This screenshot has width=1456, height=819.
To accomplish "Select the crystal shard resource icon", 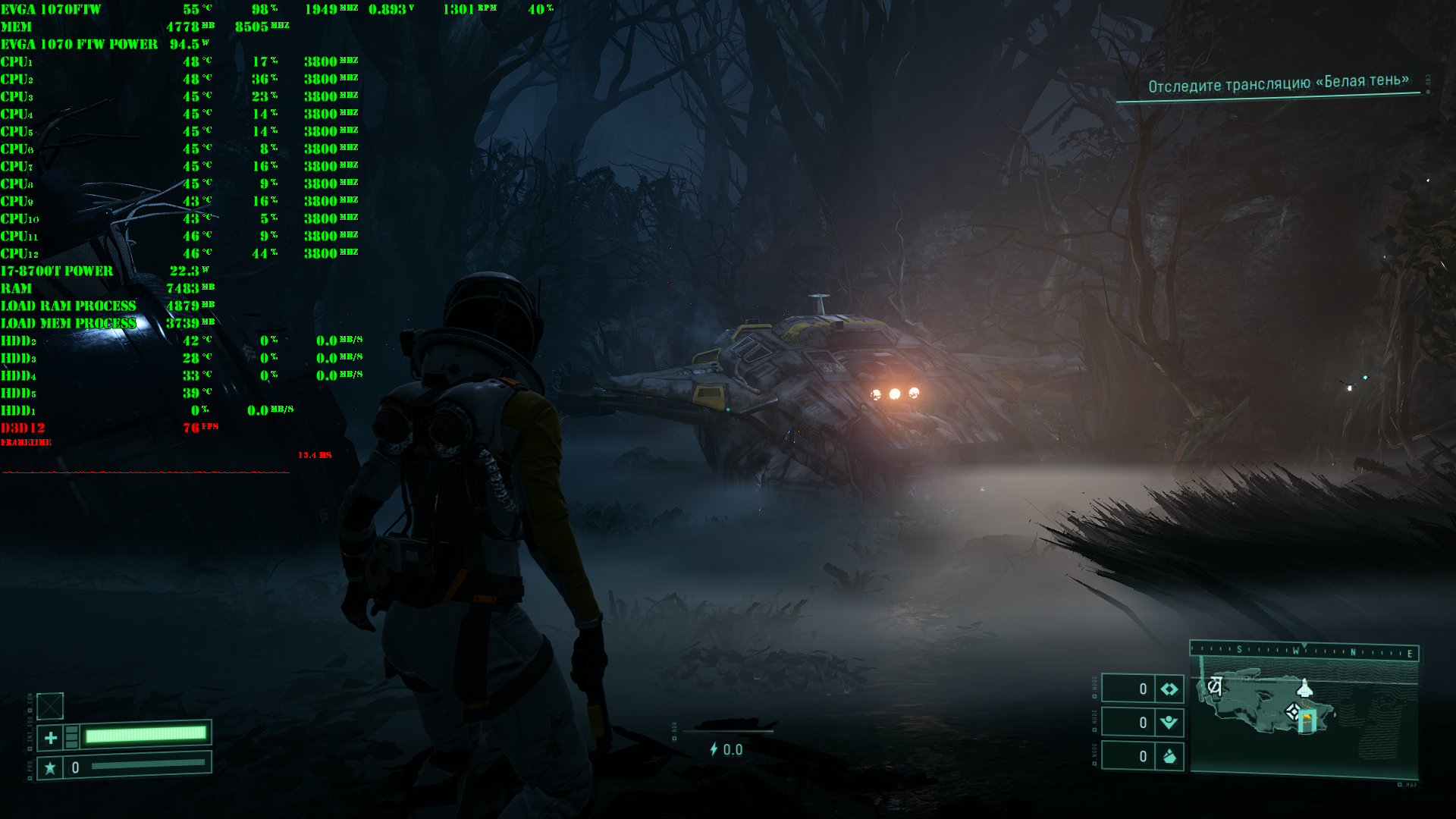I will pos(1169,756).
